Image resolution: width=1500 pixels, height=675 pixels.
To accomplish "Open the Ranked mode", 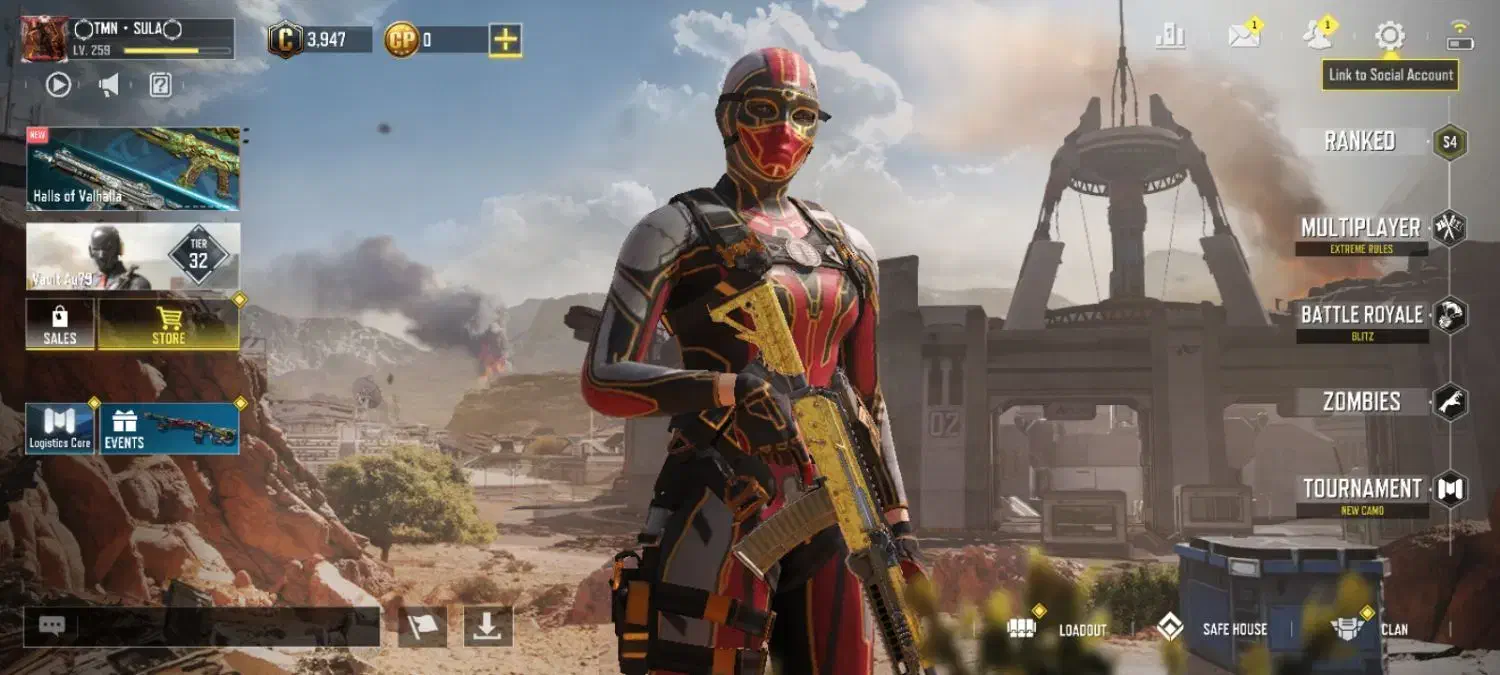I will [x=1361, y=141].
